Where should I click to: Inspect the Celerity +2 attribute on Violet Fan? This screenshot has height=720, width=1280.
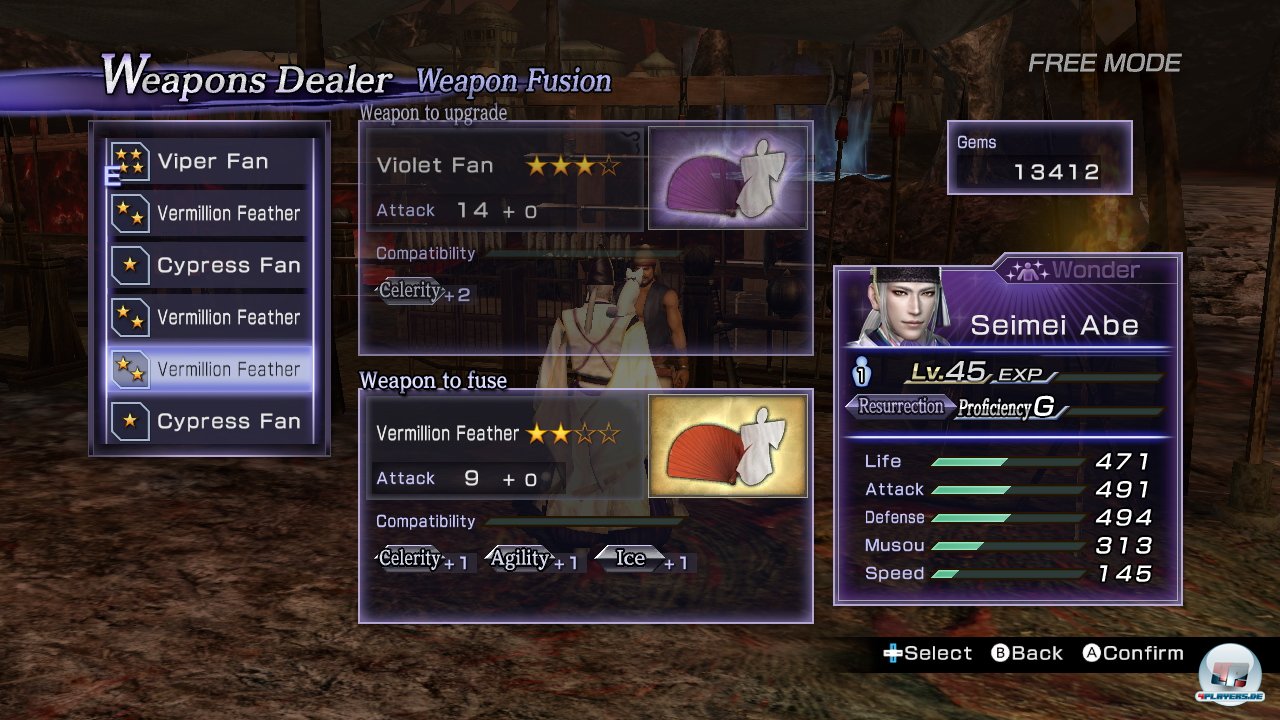click(x=422, y=292)
